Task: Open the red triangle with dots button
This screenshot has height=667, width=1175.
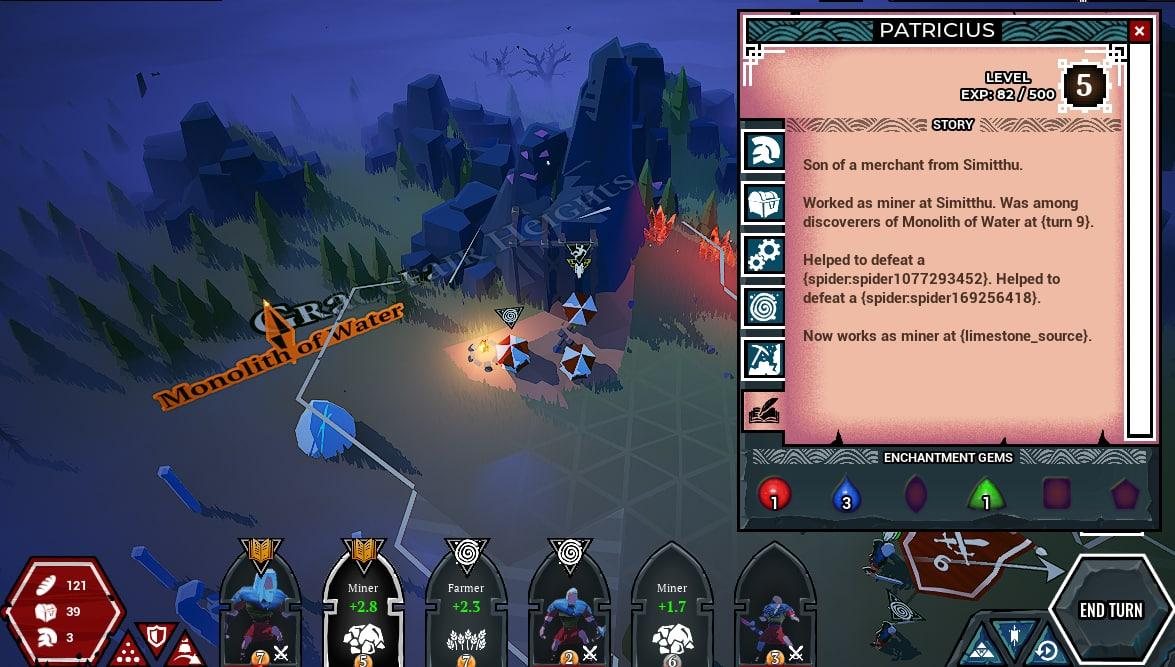Action: tap(127, 652)
